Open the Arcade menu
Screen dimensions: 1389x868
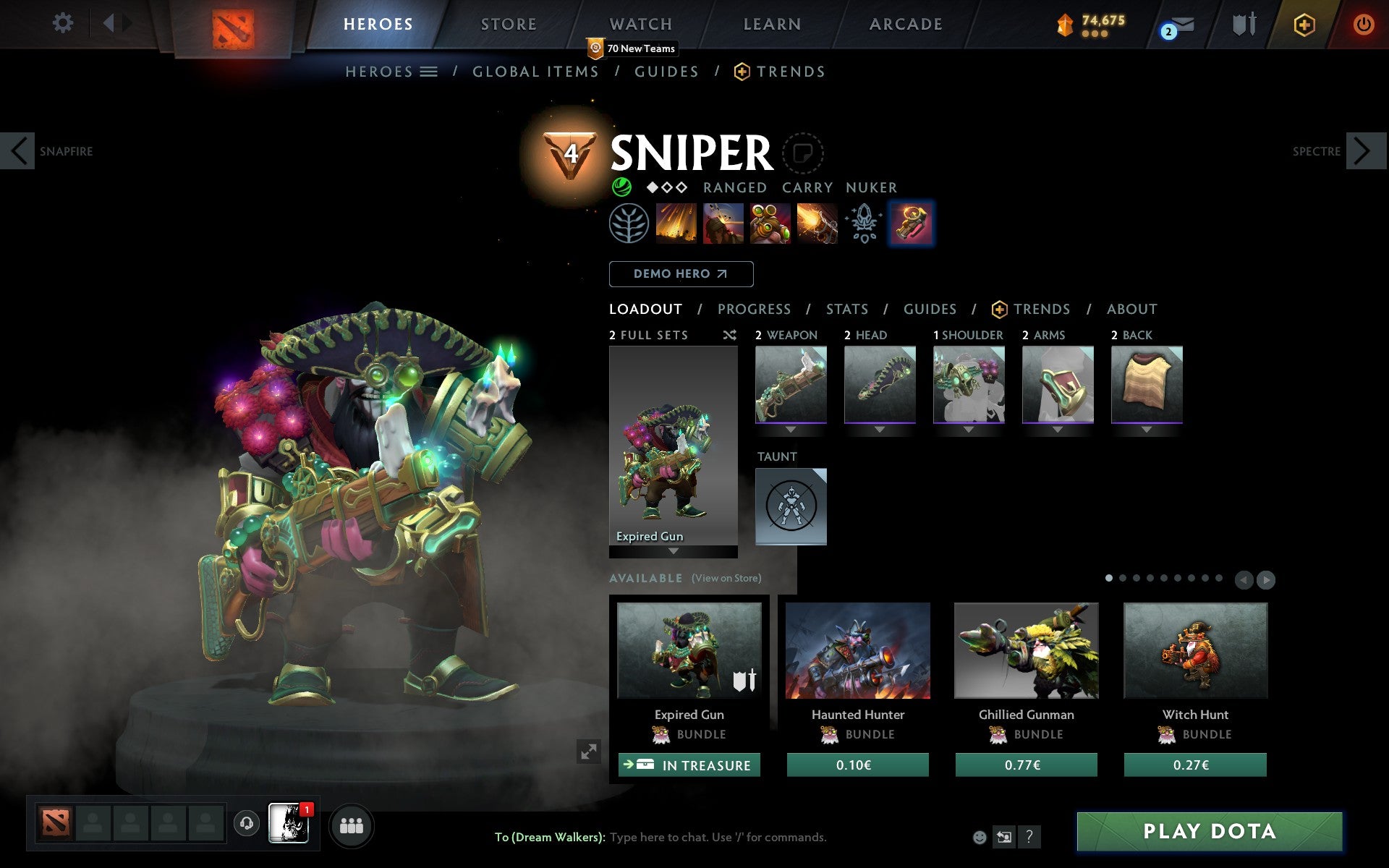pyautogui.click(x=905, y=23)
